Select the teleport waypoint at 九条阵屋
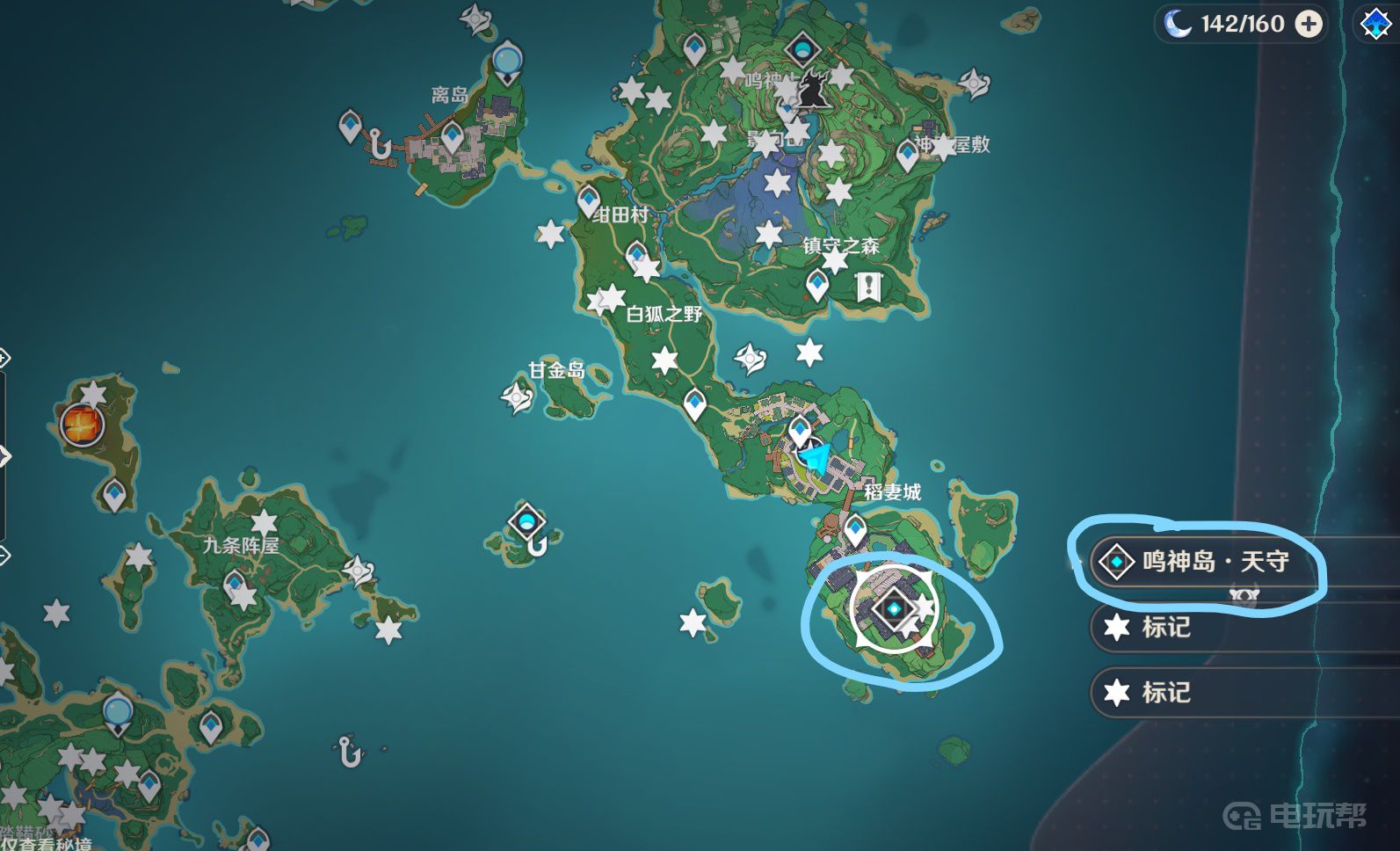 click(x=234, y=585)
